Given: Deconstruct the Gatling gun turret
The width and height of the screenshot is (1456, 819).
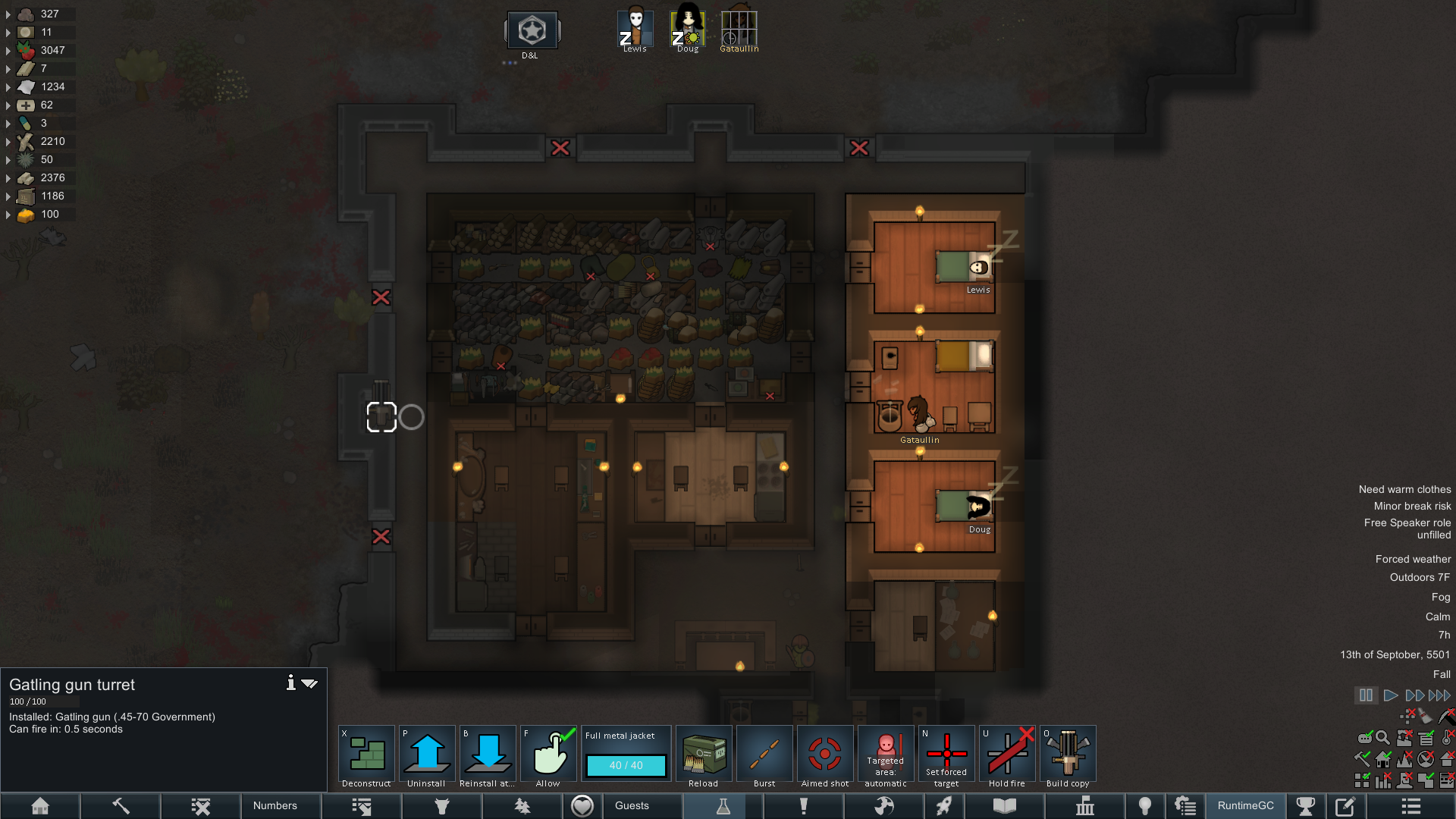Looking at the screenshot, I should tap(366, 756).
